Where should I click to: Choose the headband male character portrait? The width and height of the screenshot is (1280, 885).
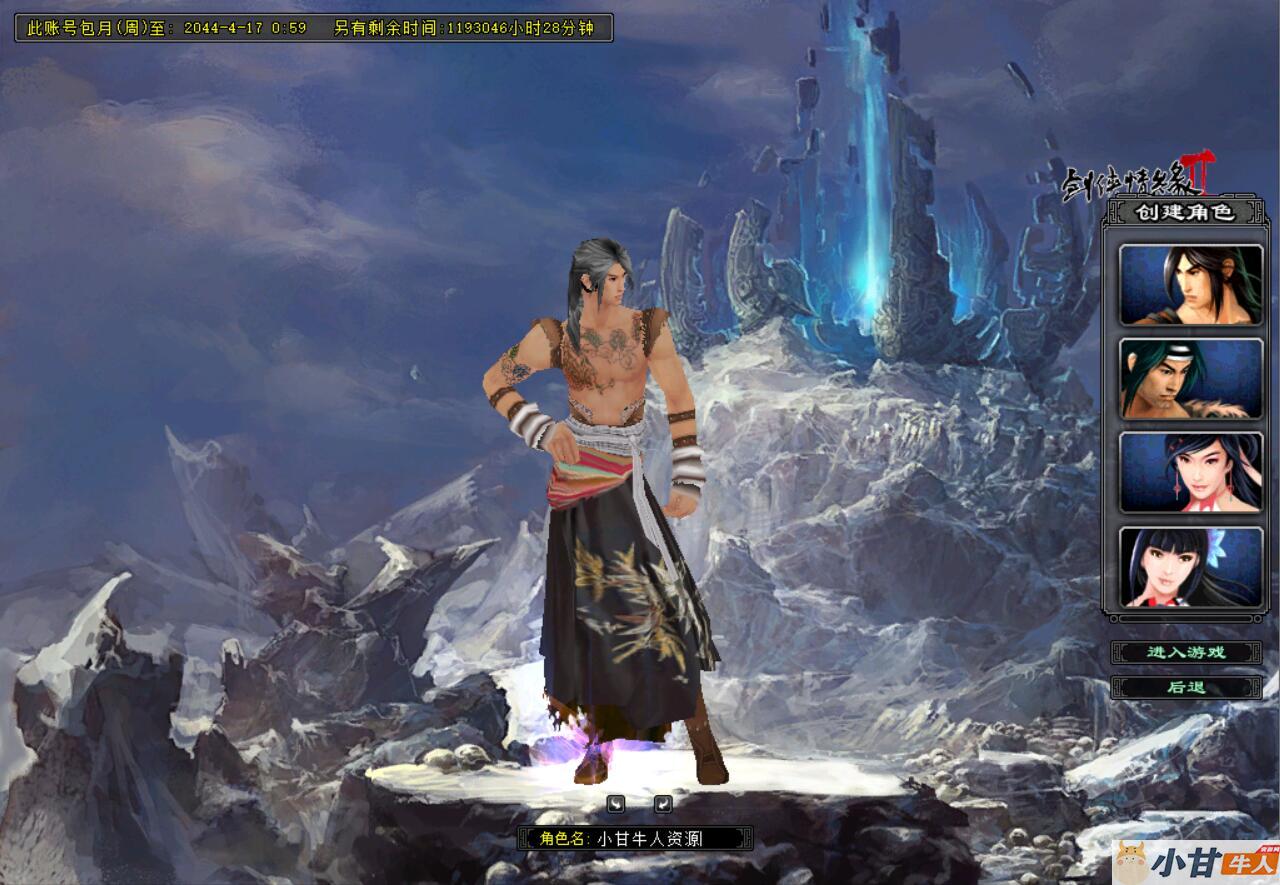coord(1190,379)
